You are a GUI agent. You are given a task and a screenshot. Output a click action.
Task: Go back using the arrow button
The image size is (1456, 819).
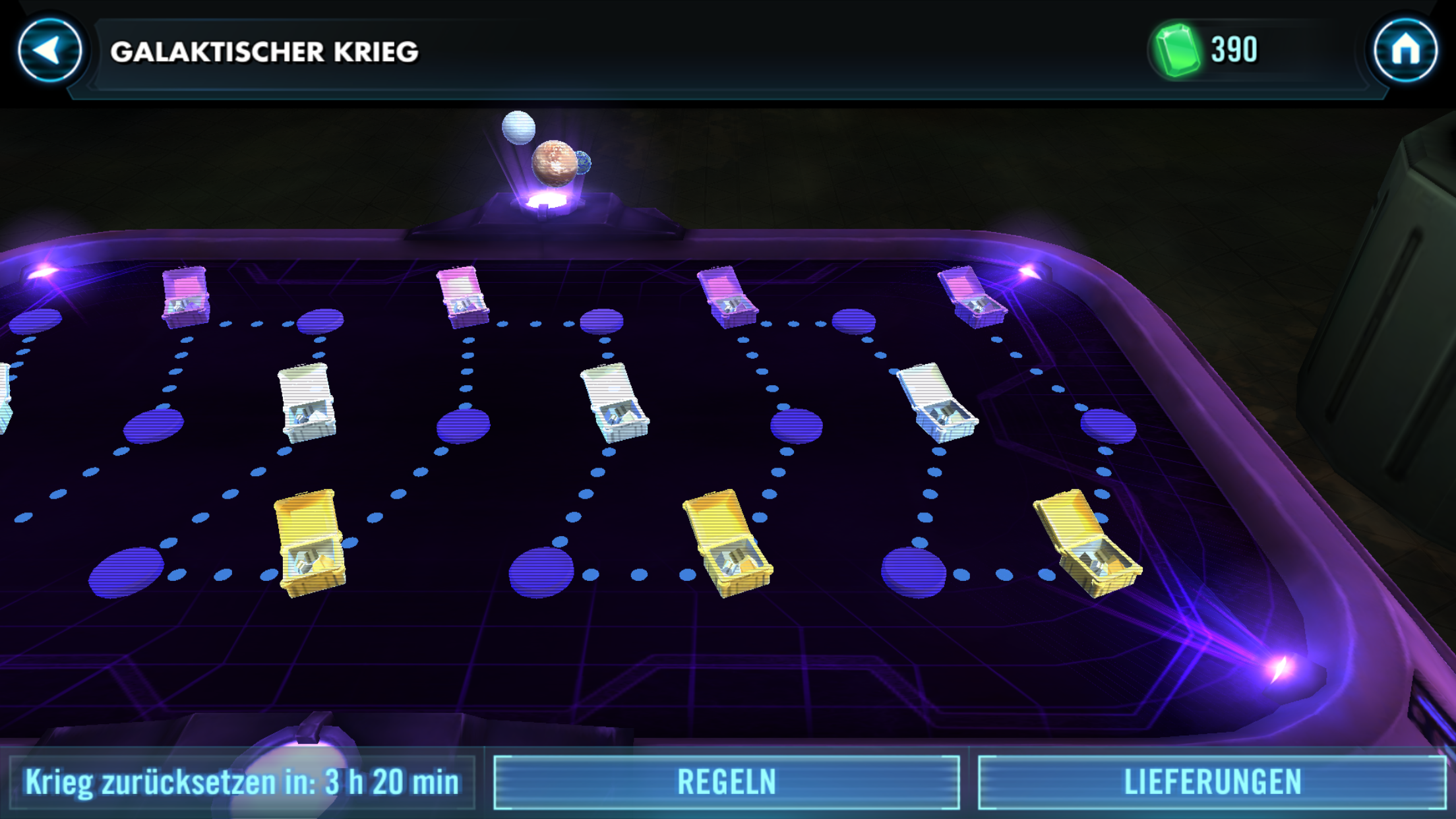[x=49, y=51]
